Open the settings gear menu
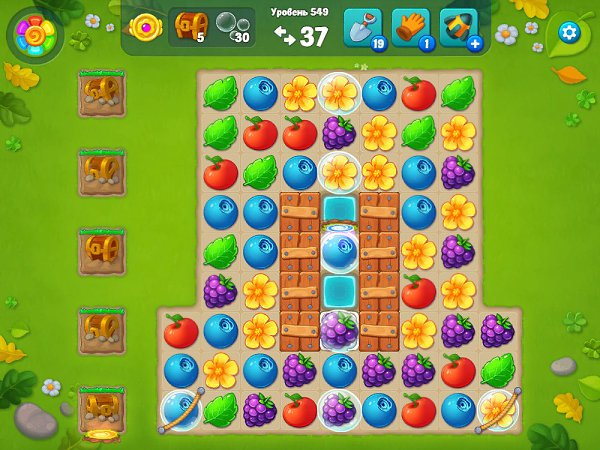600x450 pixels. coord(569,32)
